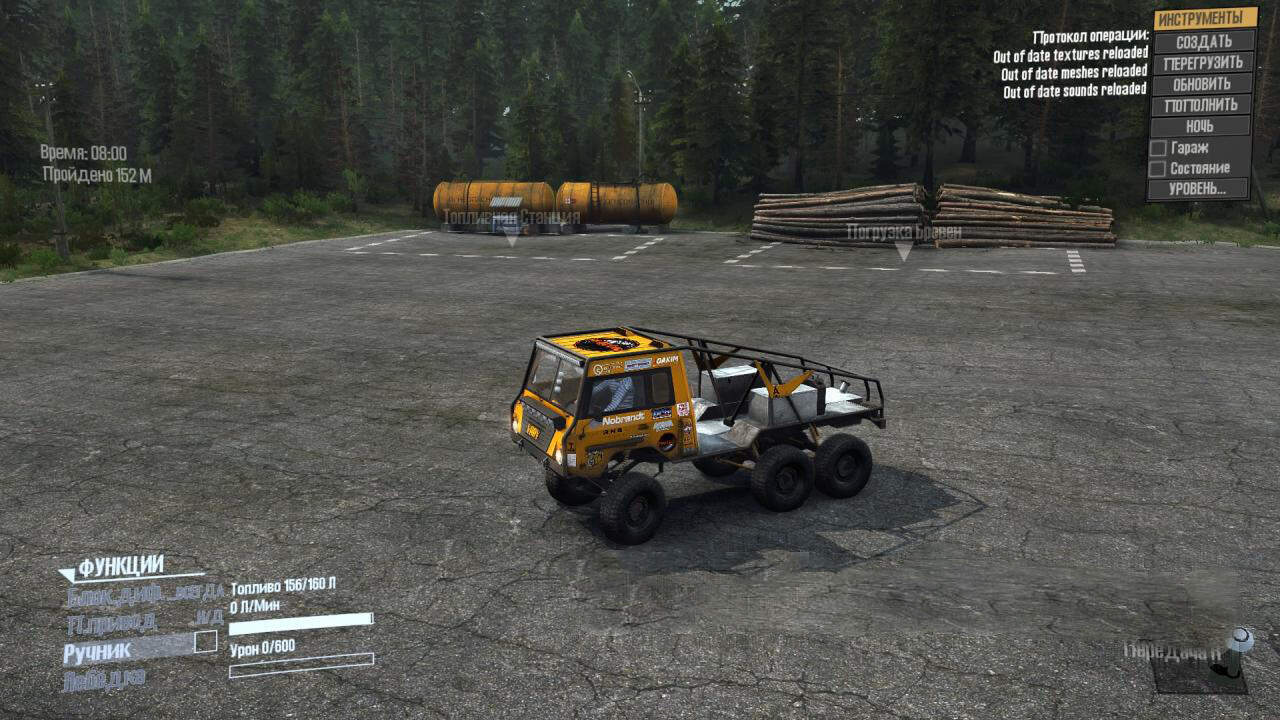This screenshot has height=720, width=1280.
Task: Tick the Гараж checkbox
Action: 1158,148
